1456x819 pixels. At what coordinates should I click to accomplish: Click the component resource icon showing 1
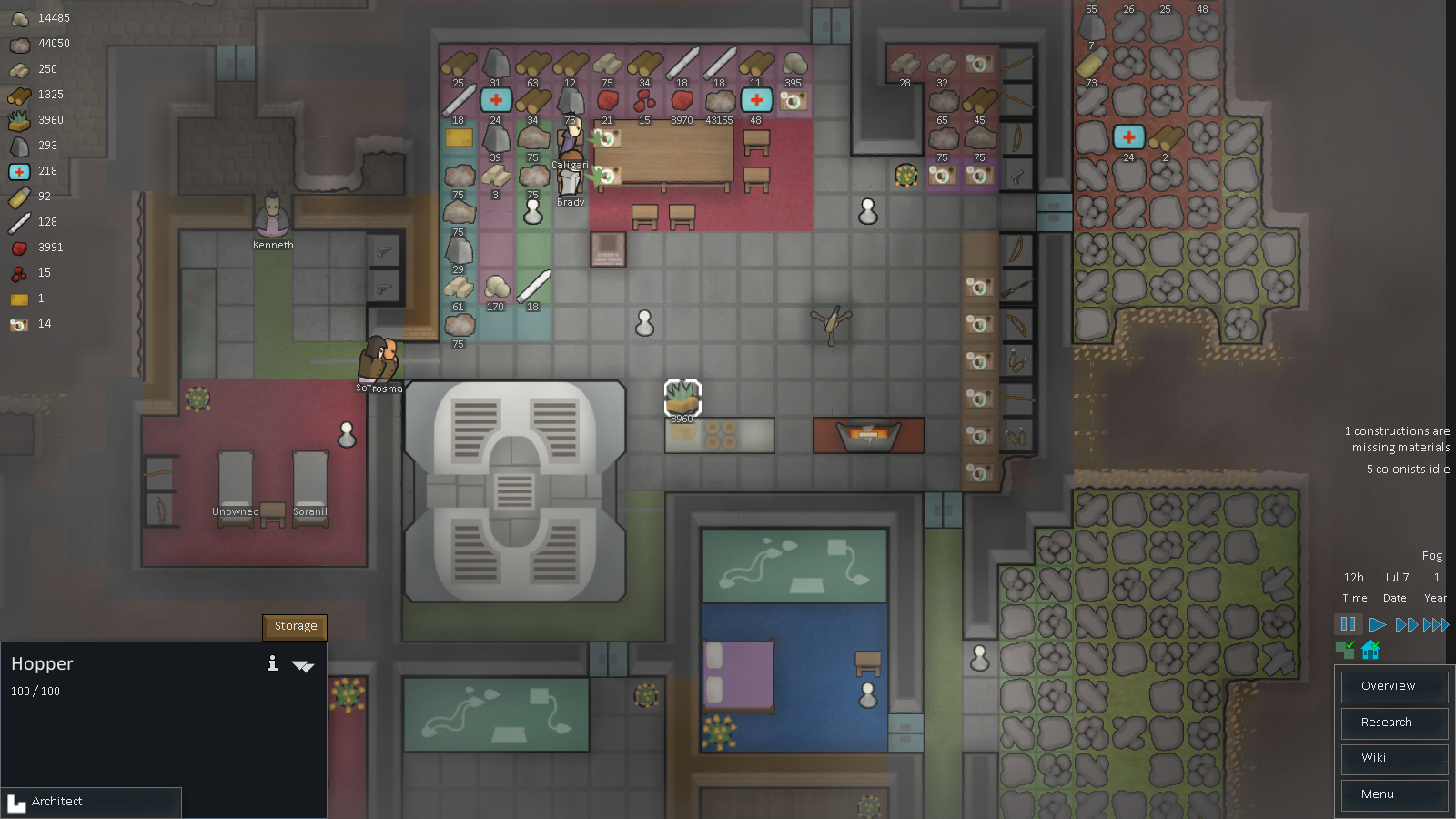coord(19,298)
